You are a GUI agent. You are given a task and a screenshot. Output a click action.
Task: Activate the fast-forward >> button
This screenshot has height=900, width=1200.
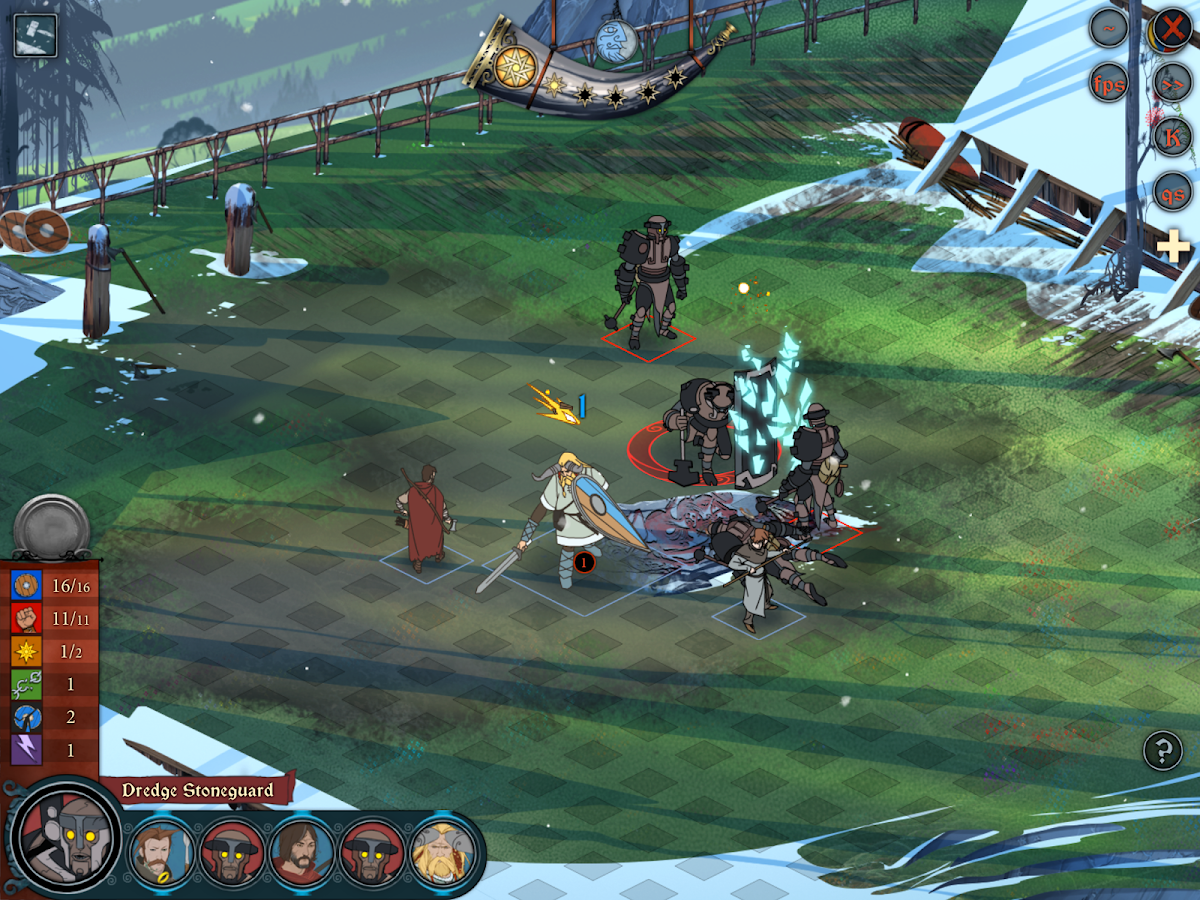[x=1172, y=83]
